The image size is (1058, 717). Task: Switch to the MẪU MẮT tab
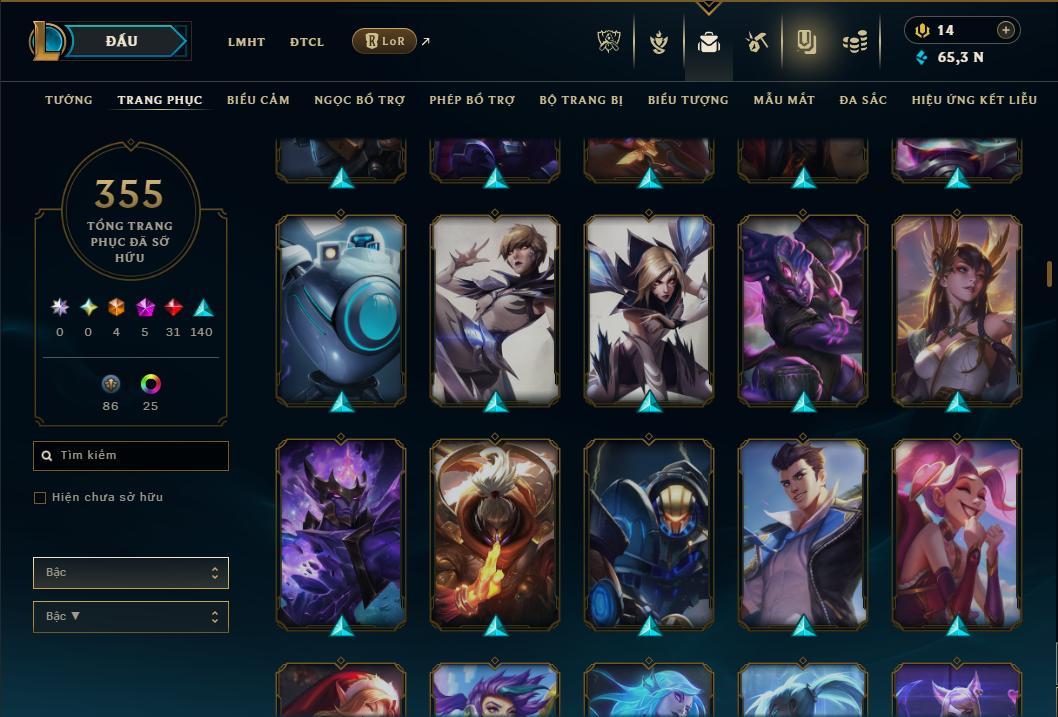(784, 100)
